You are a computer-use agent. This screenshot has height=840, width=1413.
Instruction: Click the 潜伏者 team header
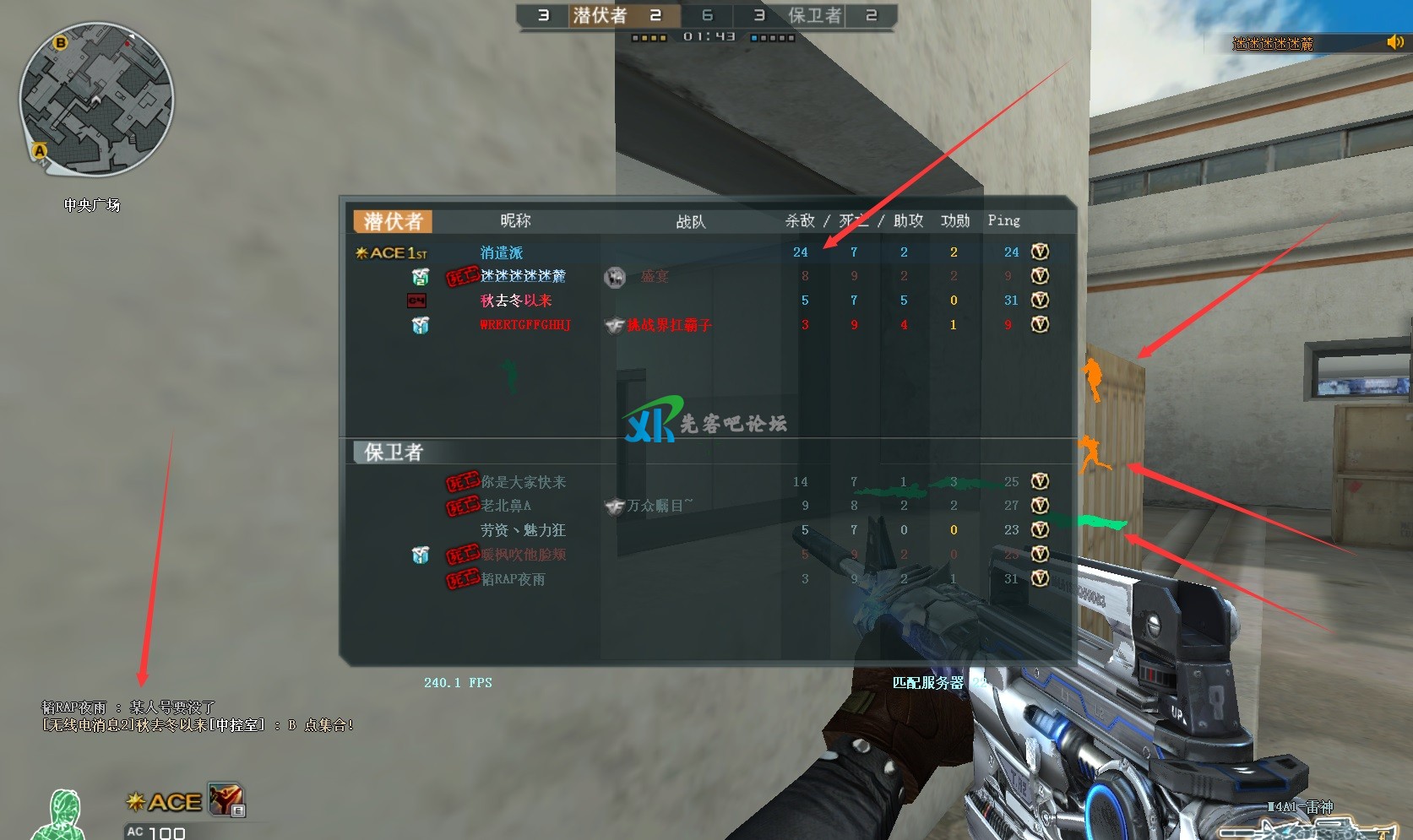(393, 221)
